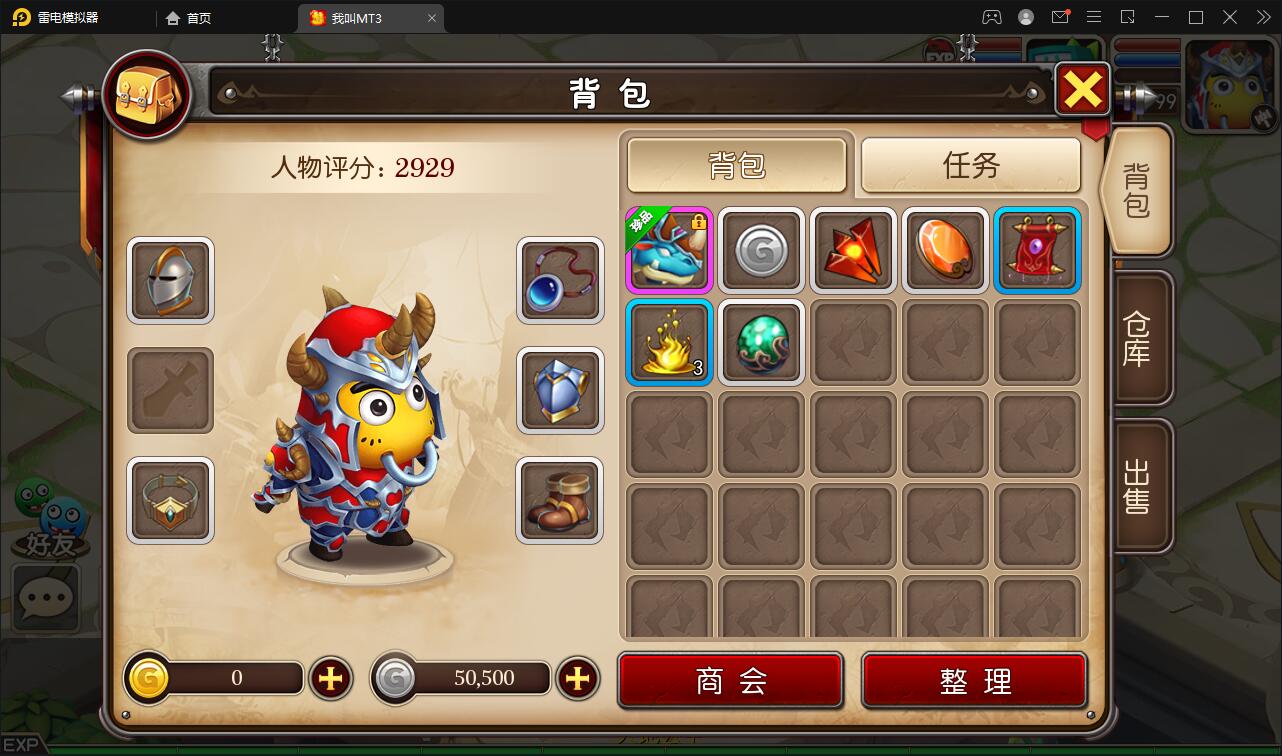
Task: Open the green dragon egg item
Action: coord(760,342)
